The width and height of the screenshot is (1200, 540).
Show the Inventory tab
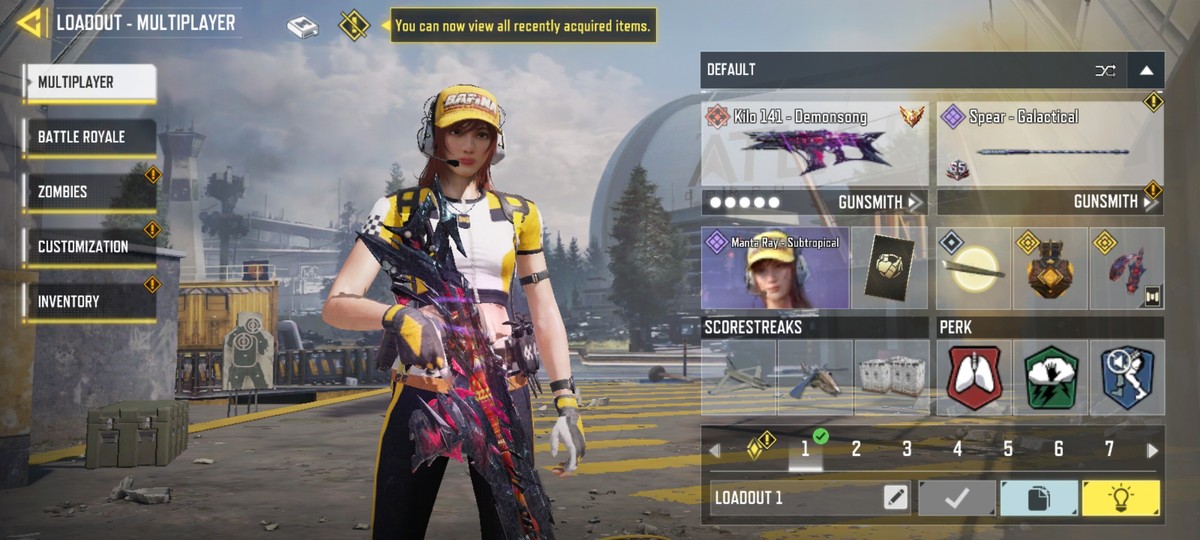[90, 301]
